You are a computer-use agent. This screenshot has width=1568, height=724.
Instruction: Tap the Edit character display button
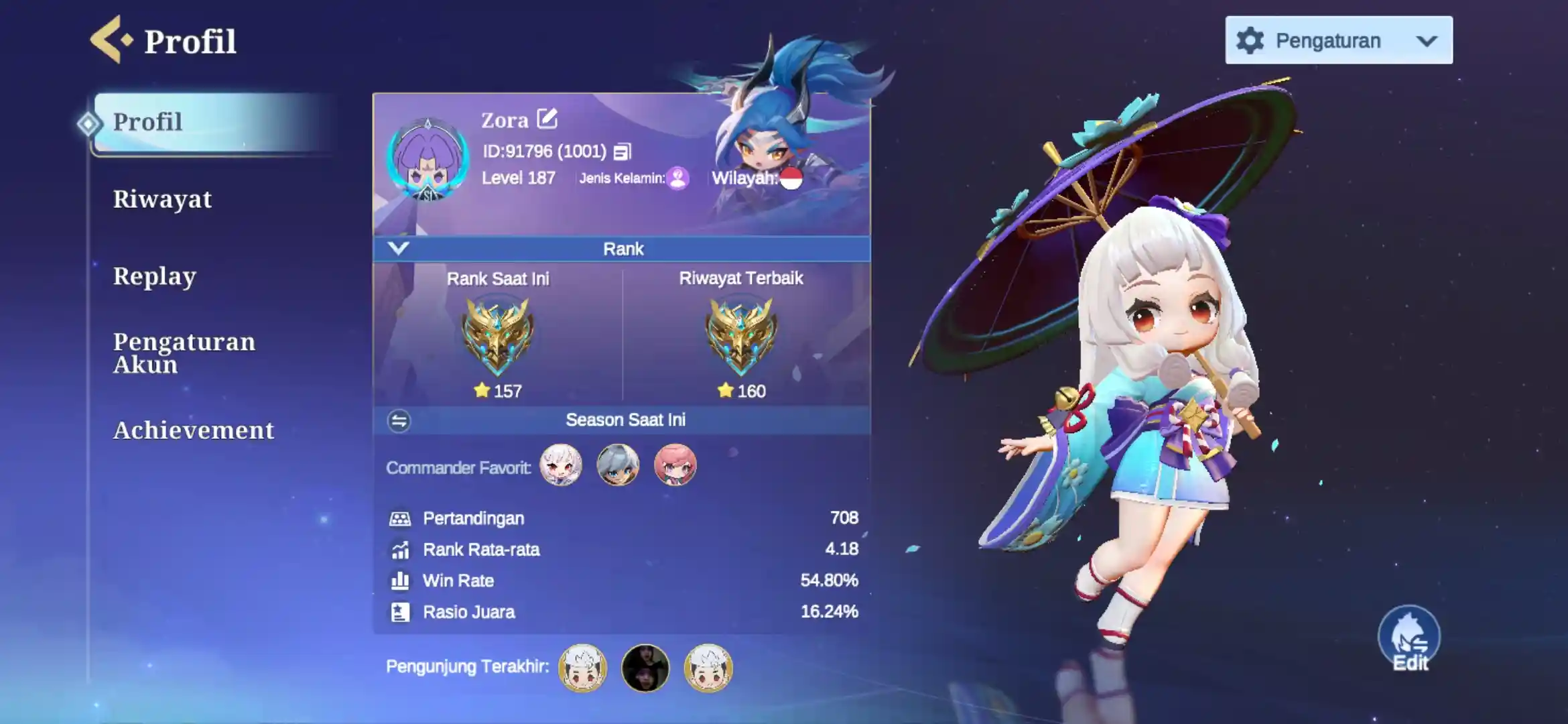click(1409, 638)
